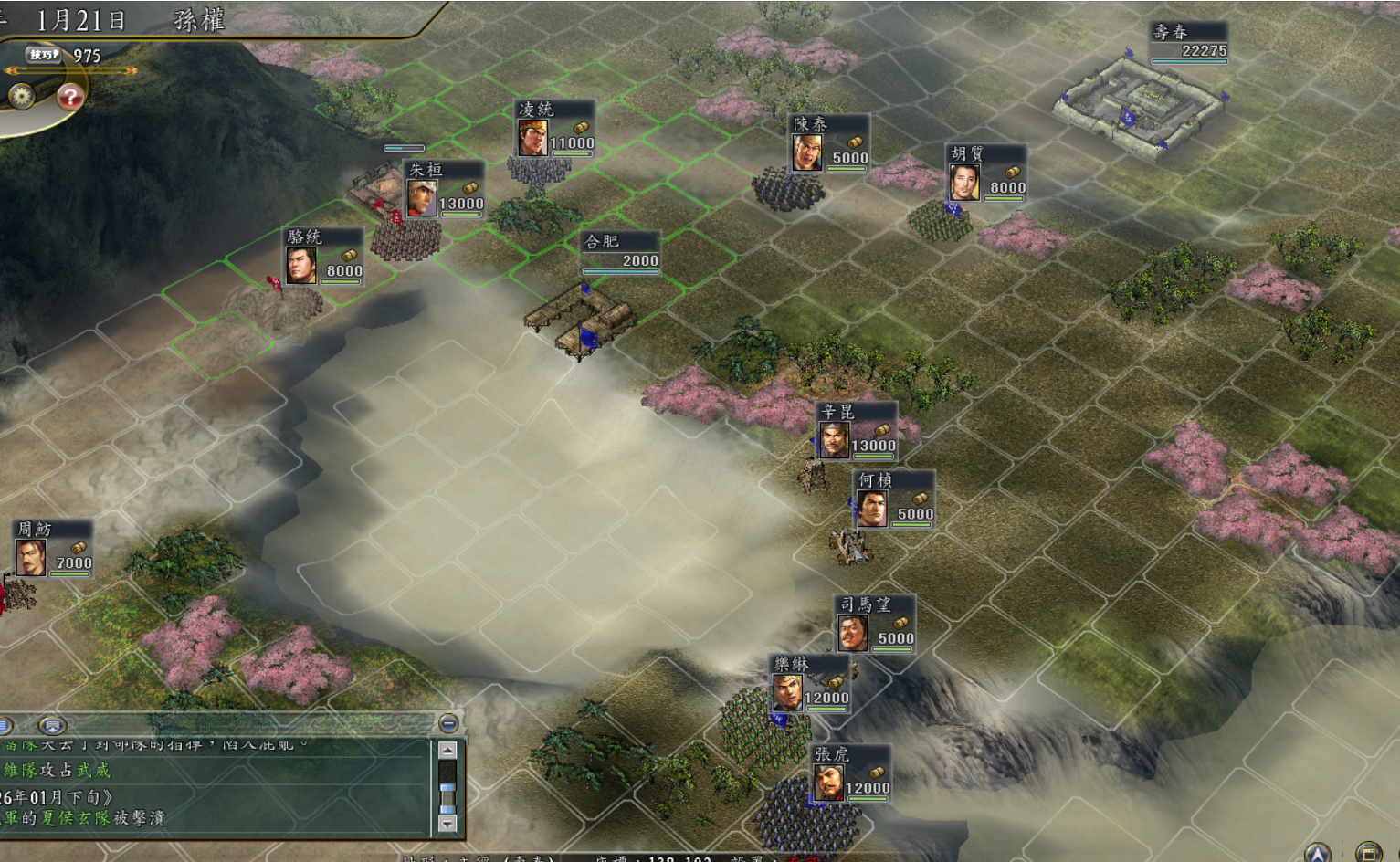Click the scrollbar down arrow in the log panel
1400x862 pixels.
[x=447, y=822]
